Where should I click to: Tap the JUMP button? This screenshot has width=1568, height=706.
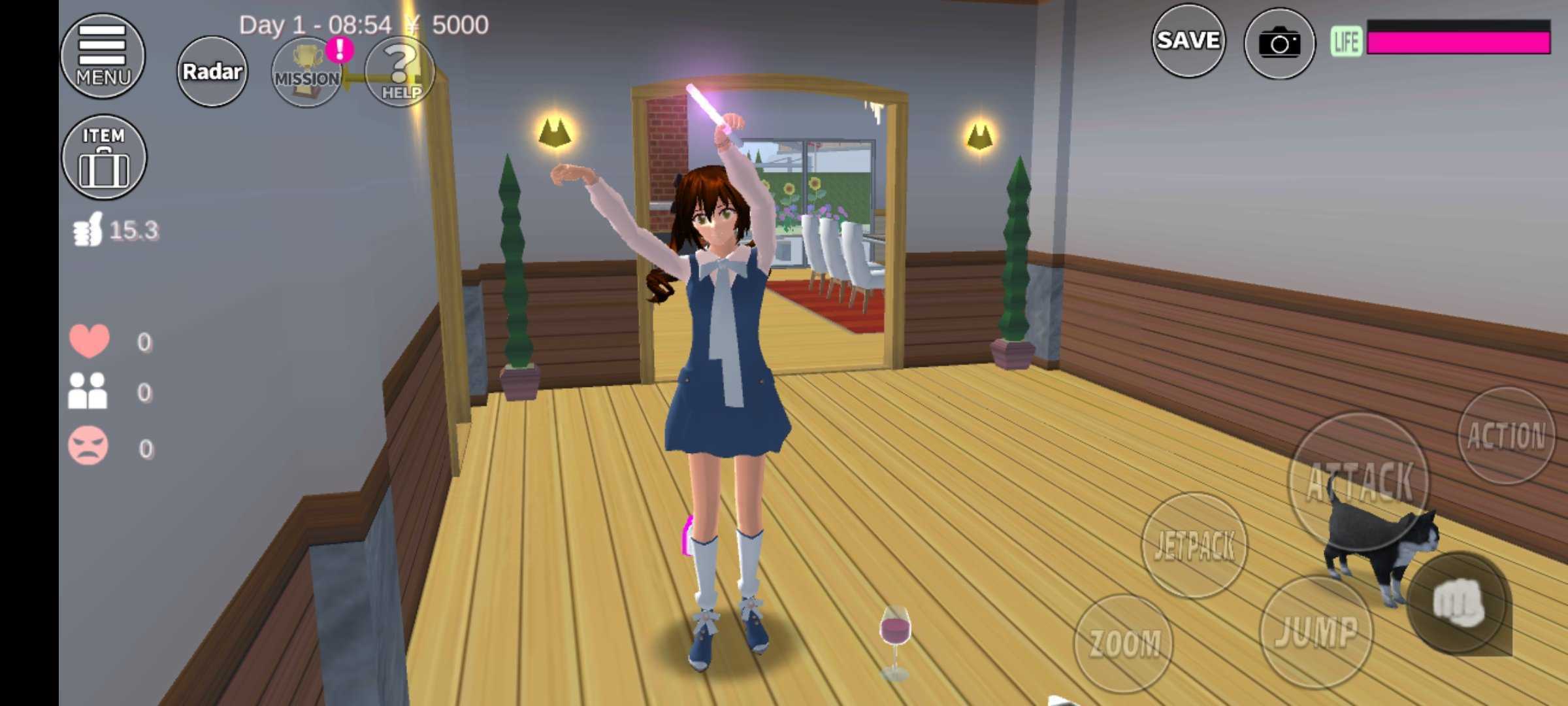click(1316, 631)
